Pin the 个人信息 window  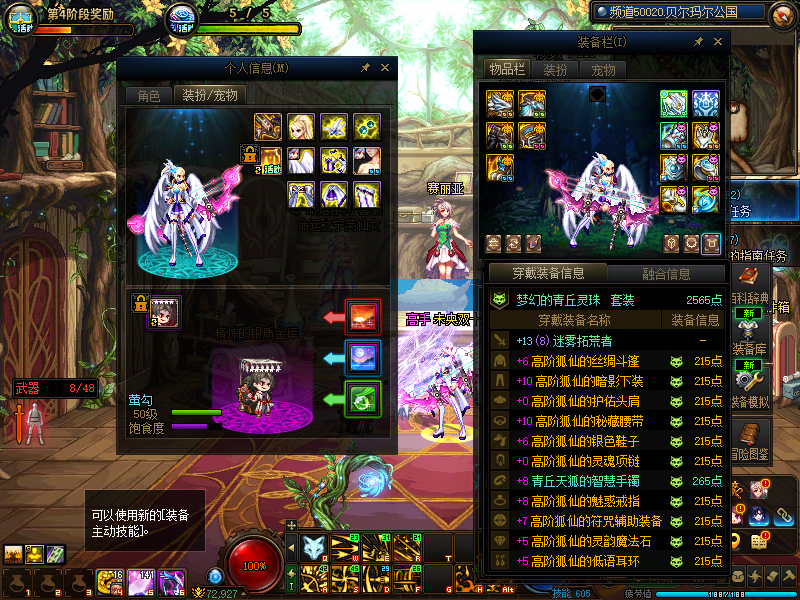[366, 68]
